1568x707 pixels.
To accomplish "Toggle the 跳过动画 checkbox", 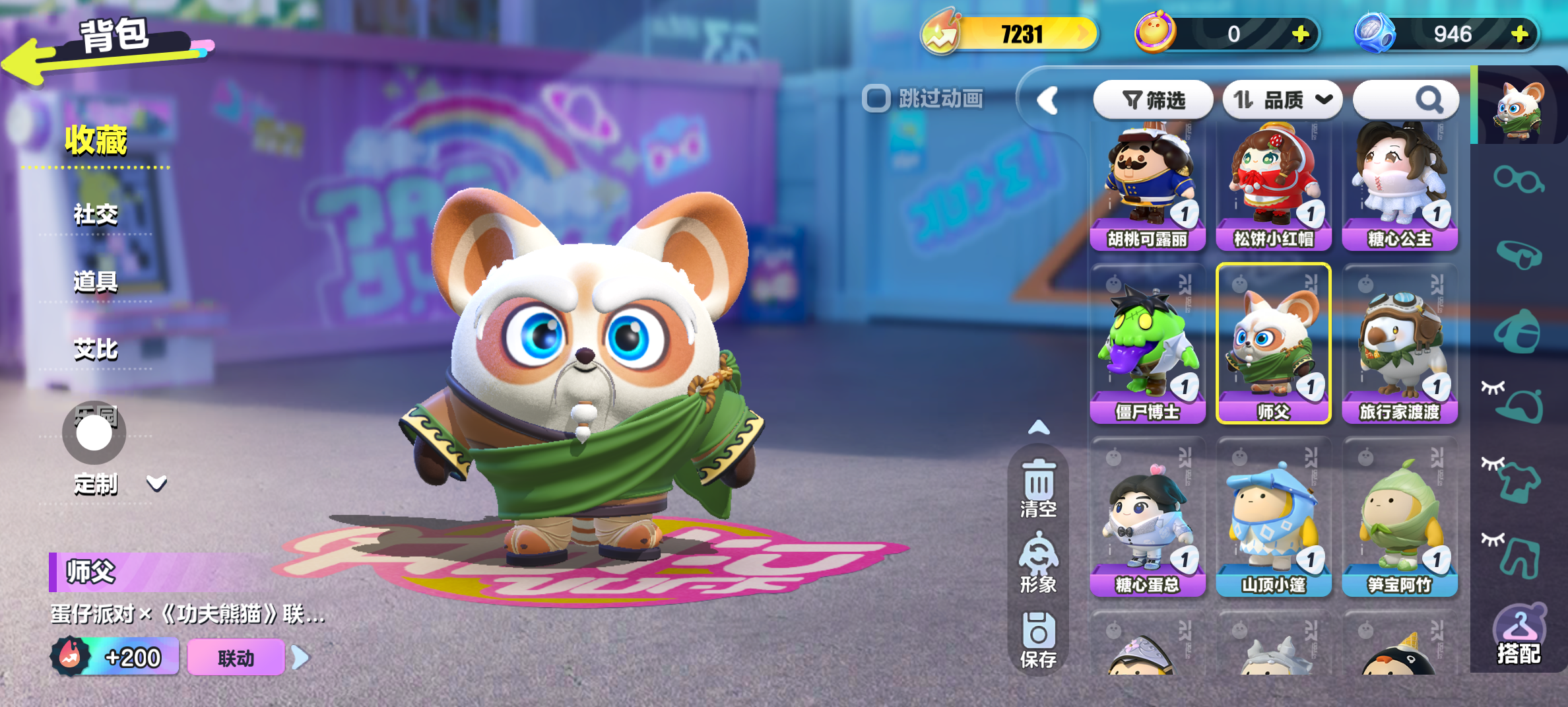I will tap(876, 99).
